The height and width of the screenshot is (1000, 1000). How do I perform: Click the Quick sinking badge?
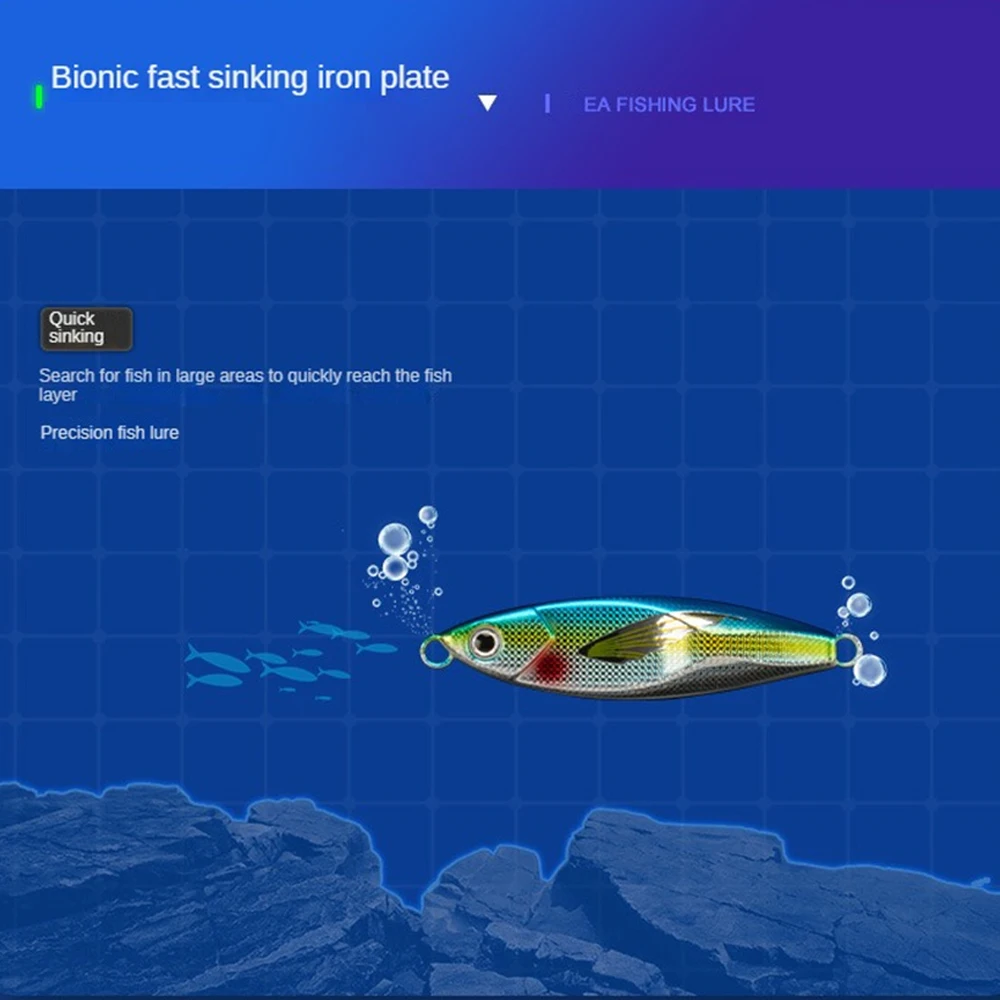86,328
